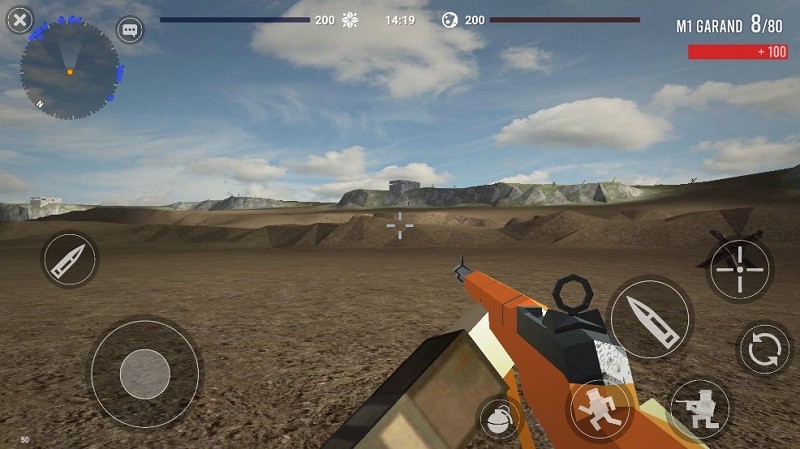The image size is (800, 449).
Task: Close the game with the X button
Action: pyautogui.click(x=19, y=18)
